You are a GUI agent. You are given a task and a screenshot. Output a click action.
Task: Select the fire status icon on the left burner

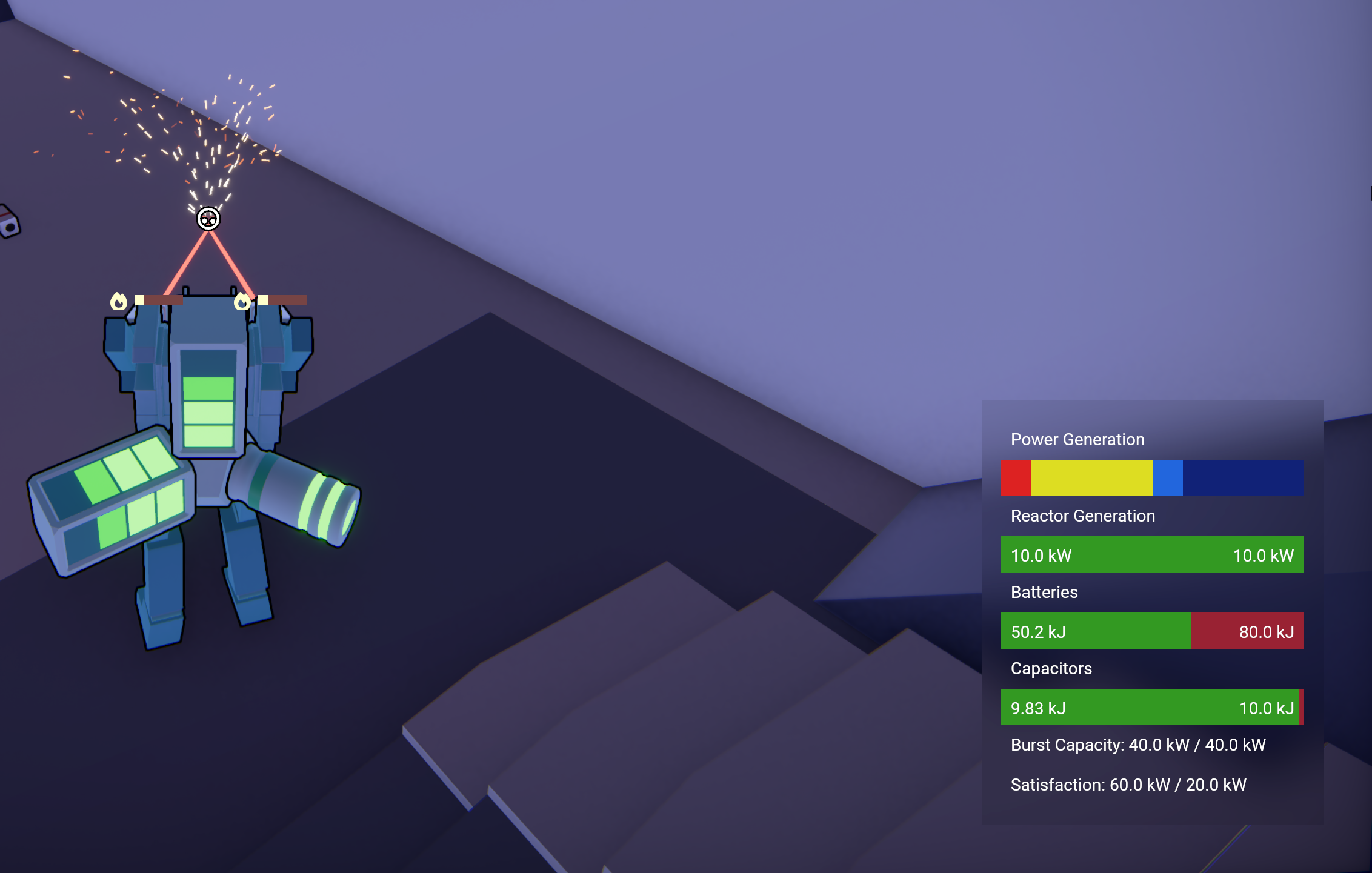coord(119,301)
